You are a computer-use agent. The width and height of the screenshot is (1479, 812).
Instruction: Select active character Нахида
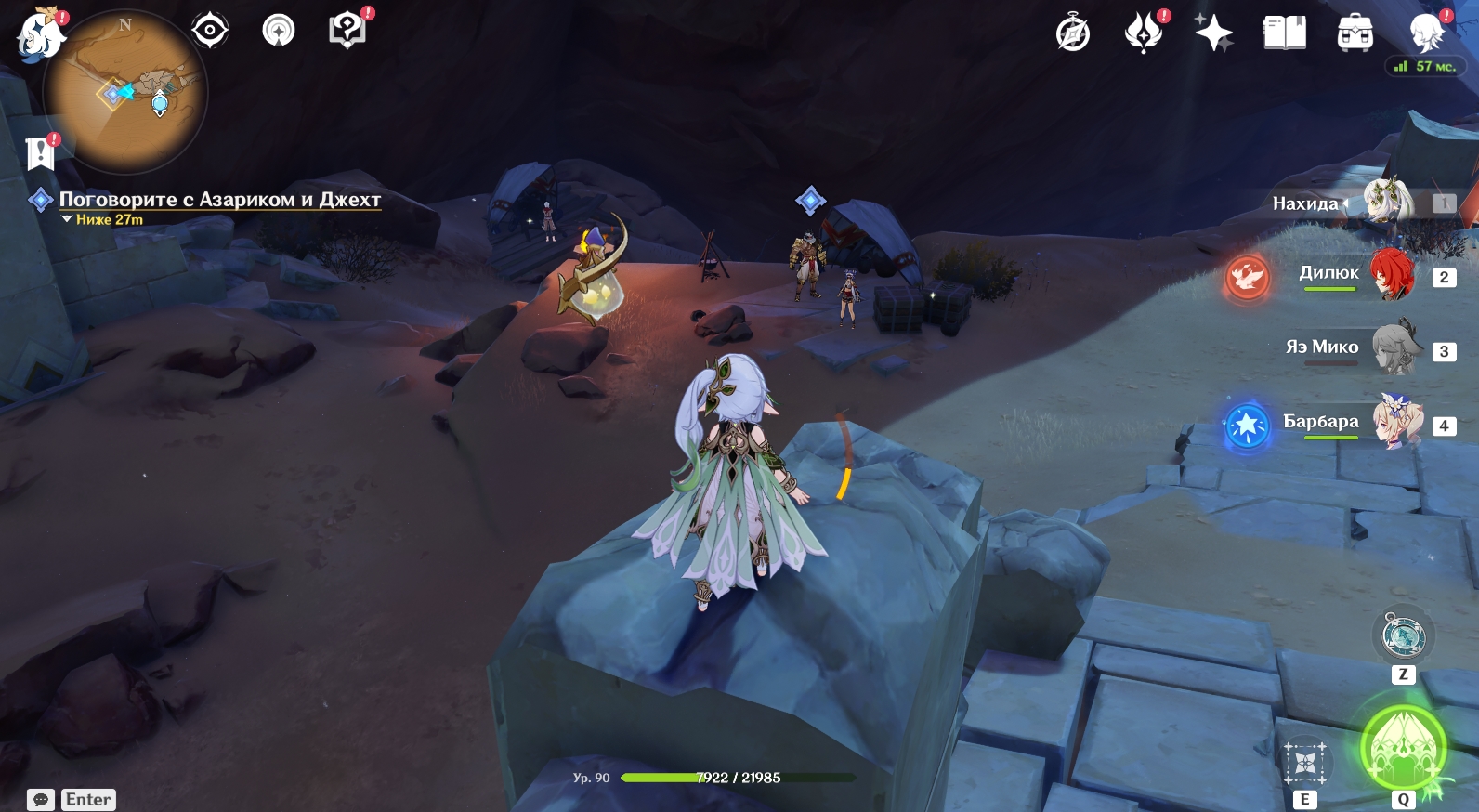point(1386,202)
